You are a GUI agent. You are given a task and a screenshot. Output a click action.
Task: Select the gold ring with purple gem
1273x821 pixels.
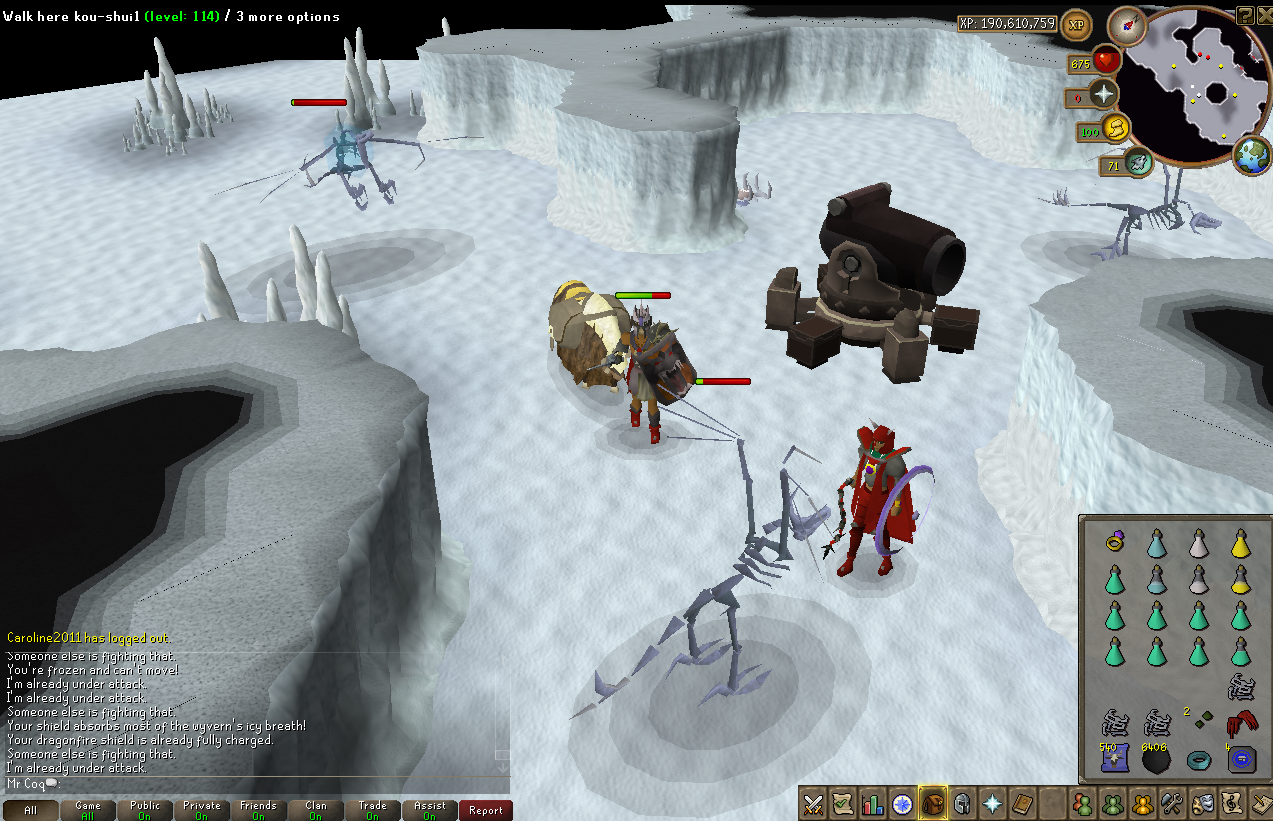(x=1114, y=543)
